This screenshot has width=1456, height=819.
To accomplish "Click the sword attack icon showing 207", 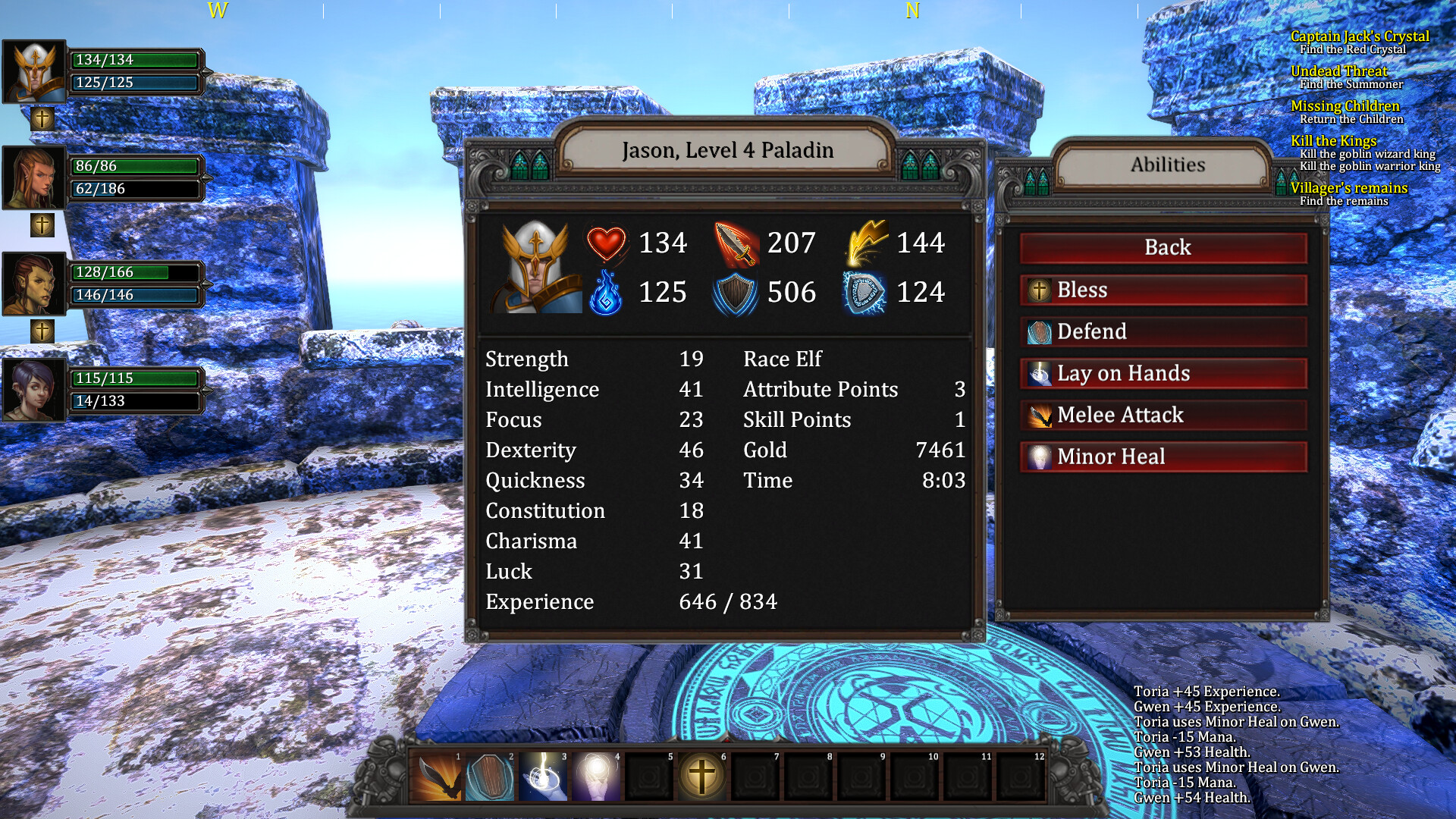I will tap(736, 243).
